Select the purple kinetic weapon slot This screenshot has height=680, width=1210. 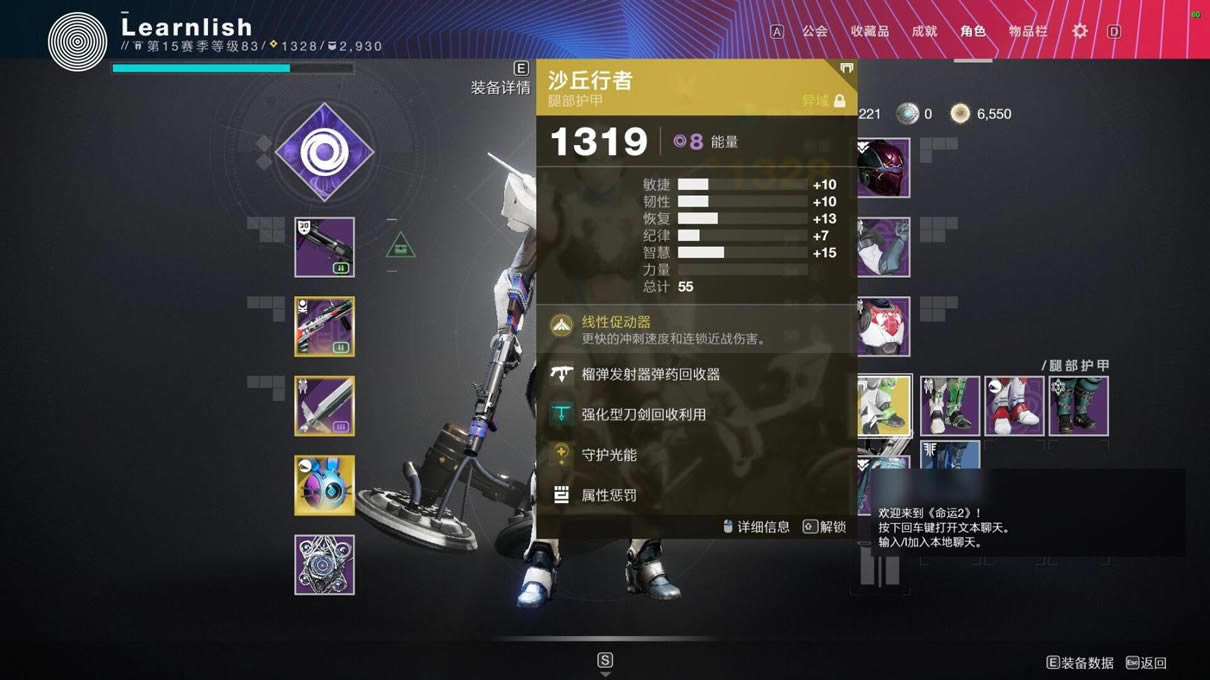tap(324, 247)
